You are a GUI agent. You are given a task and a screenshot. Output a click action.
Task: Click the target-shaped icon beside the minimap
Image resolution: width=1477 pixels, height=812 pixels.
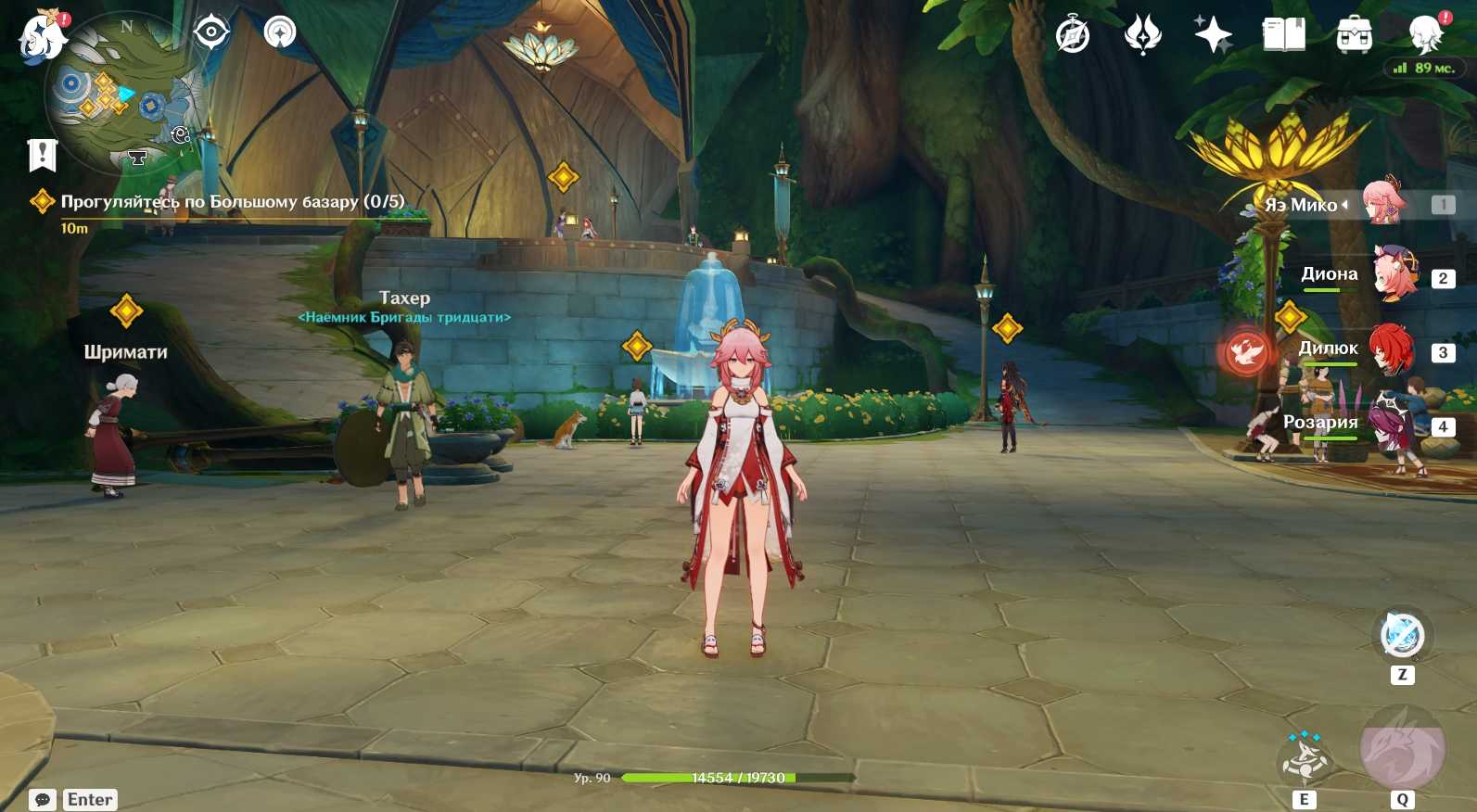pos(211,32)
